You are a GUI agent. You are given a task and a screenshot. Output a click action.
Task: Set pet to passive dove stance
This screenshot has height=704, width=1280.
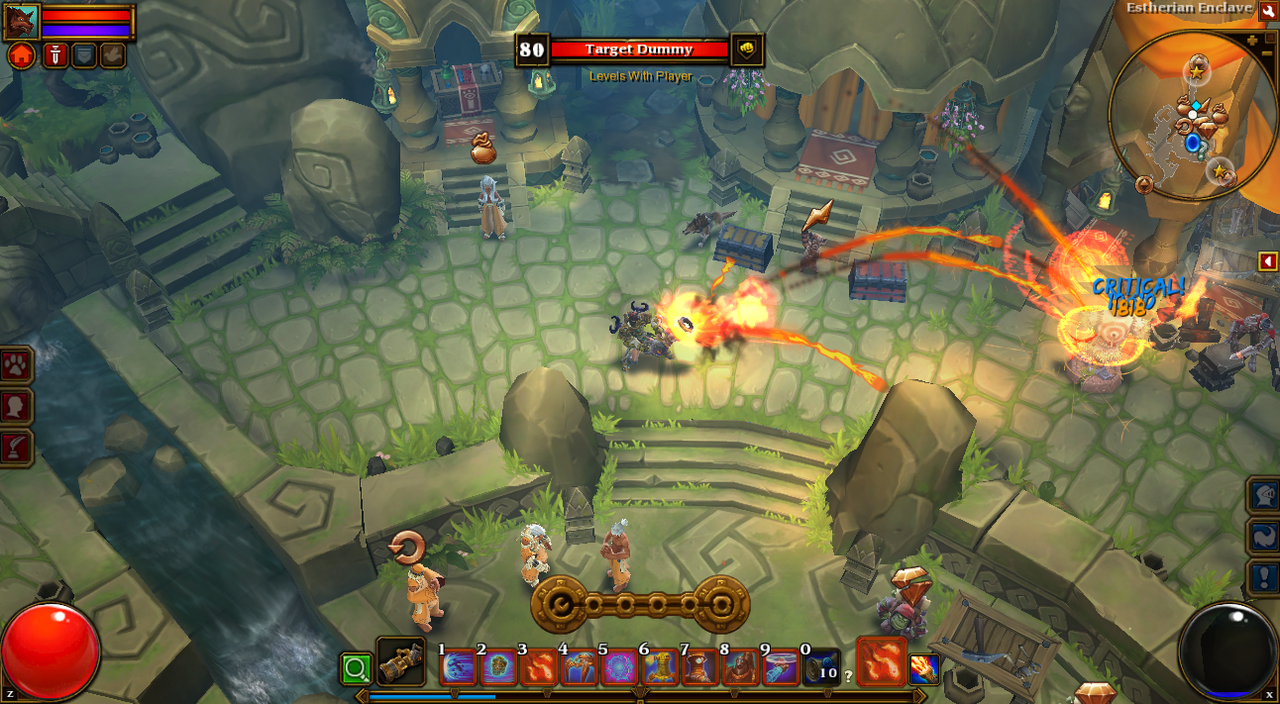112,55
